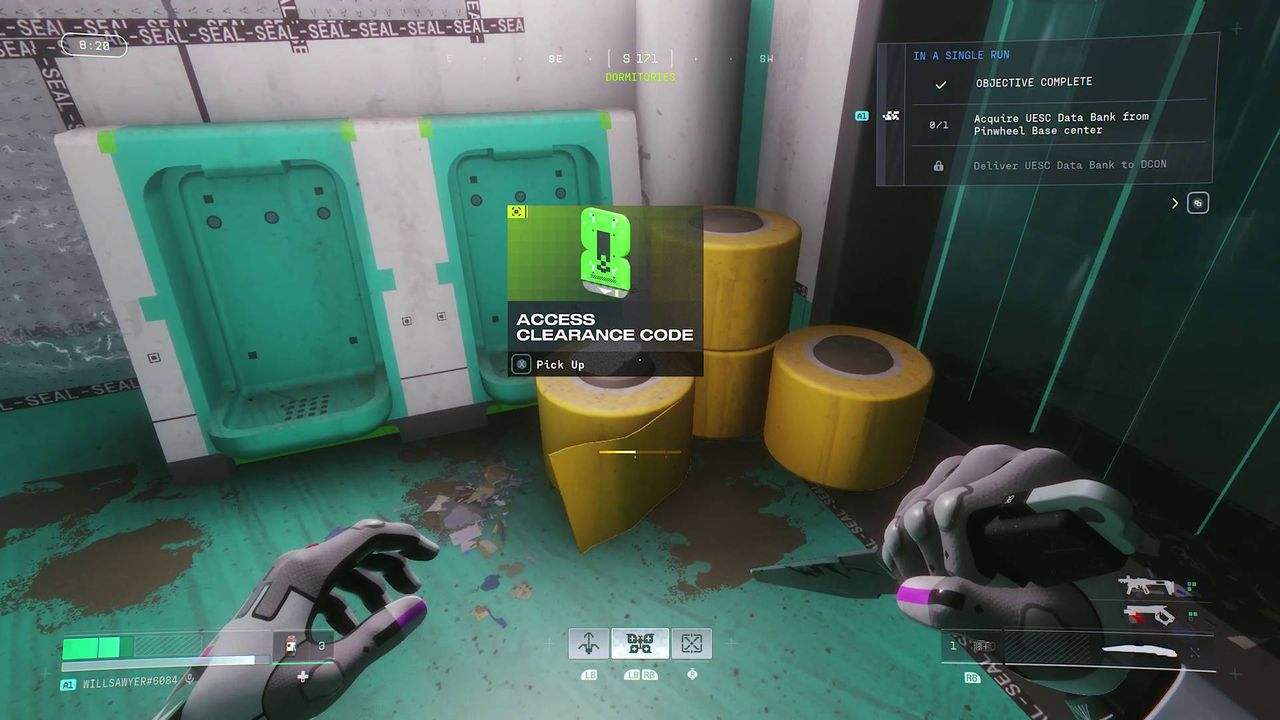Image resolution: width=1280 pixels, height=720 pixels.
Task: Click the 8:20 timer display
Action: point(94,45)
